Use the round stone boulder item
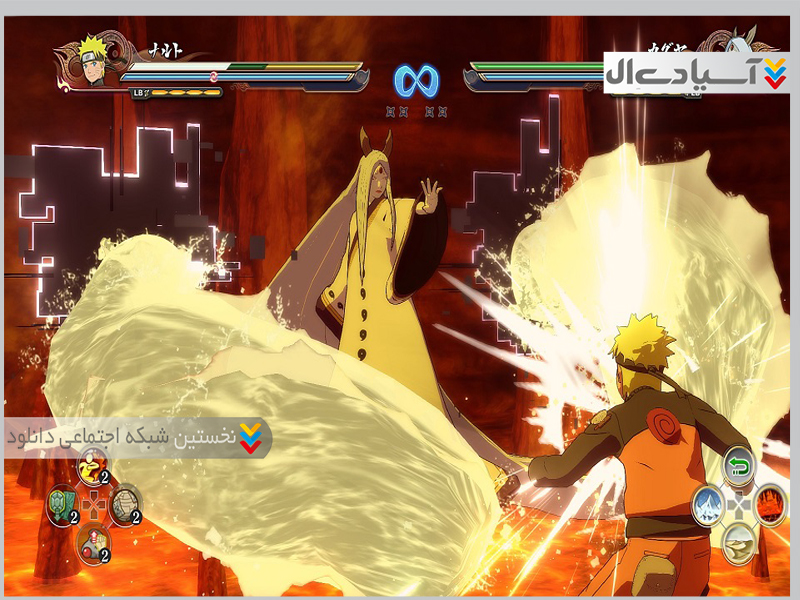The width and height of the screenshot is (800, 600). (125, 503)
